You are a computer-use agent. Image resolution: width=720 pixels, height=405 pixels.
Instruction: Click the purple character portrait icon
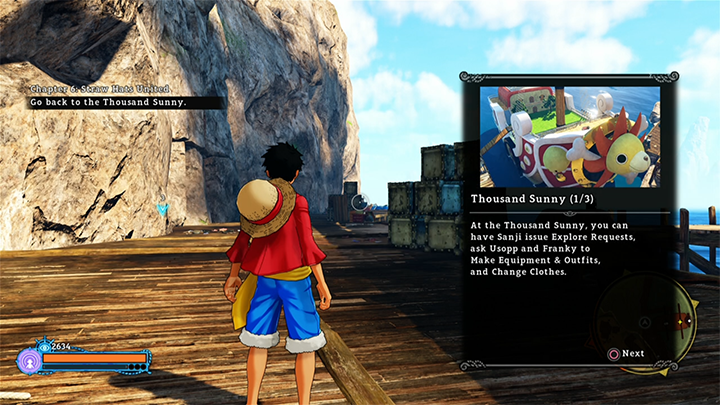coord(29,361)
